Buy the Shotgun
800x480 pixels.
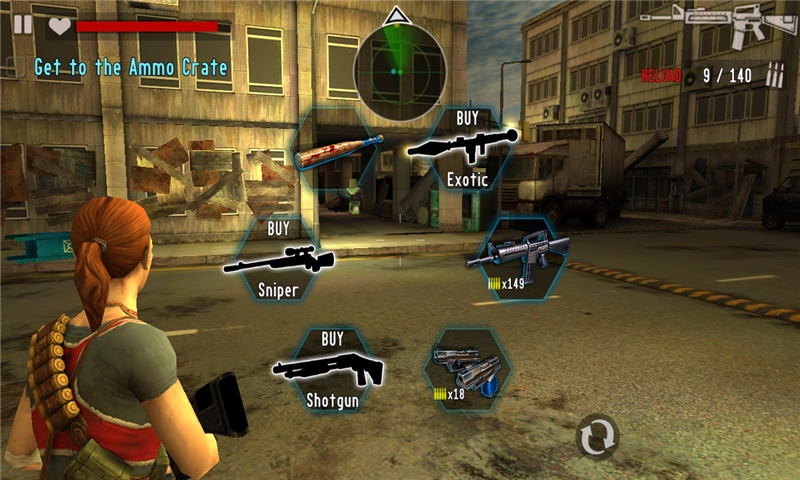pyautogui.click(x=331, y=368)
